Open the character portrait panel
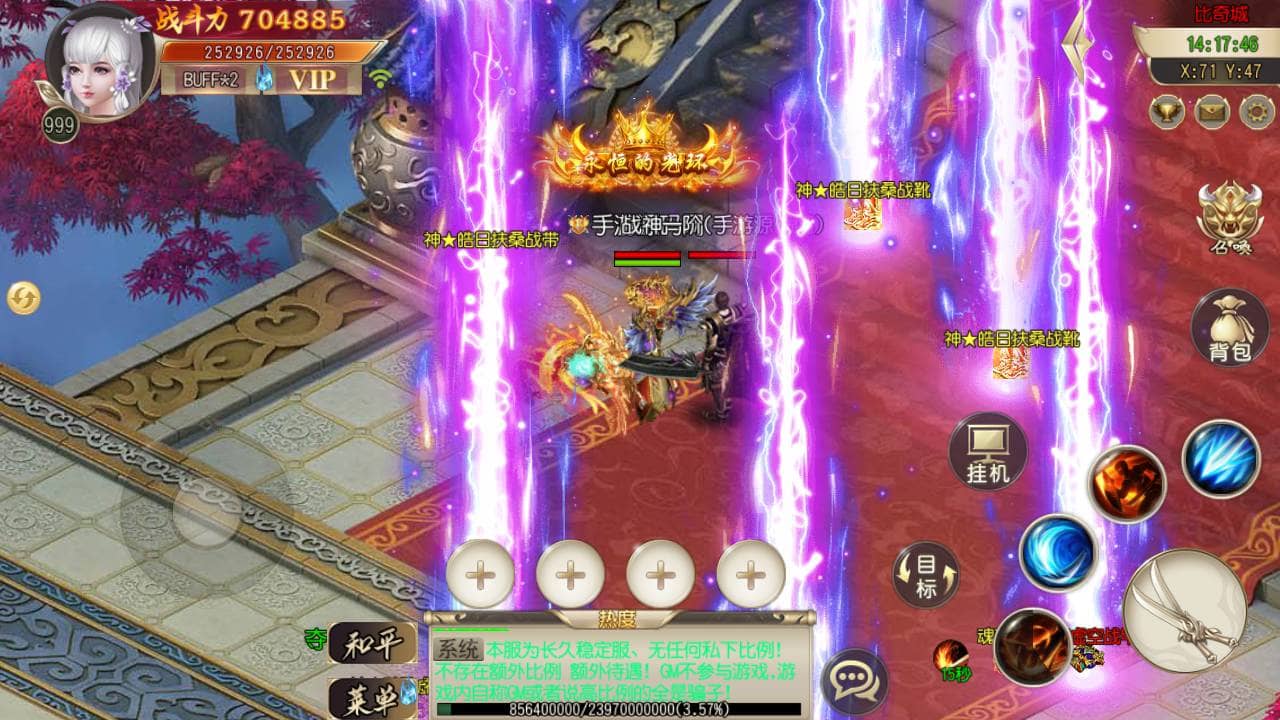Viewport: 1280px width, 720px height. point(98,62)
